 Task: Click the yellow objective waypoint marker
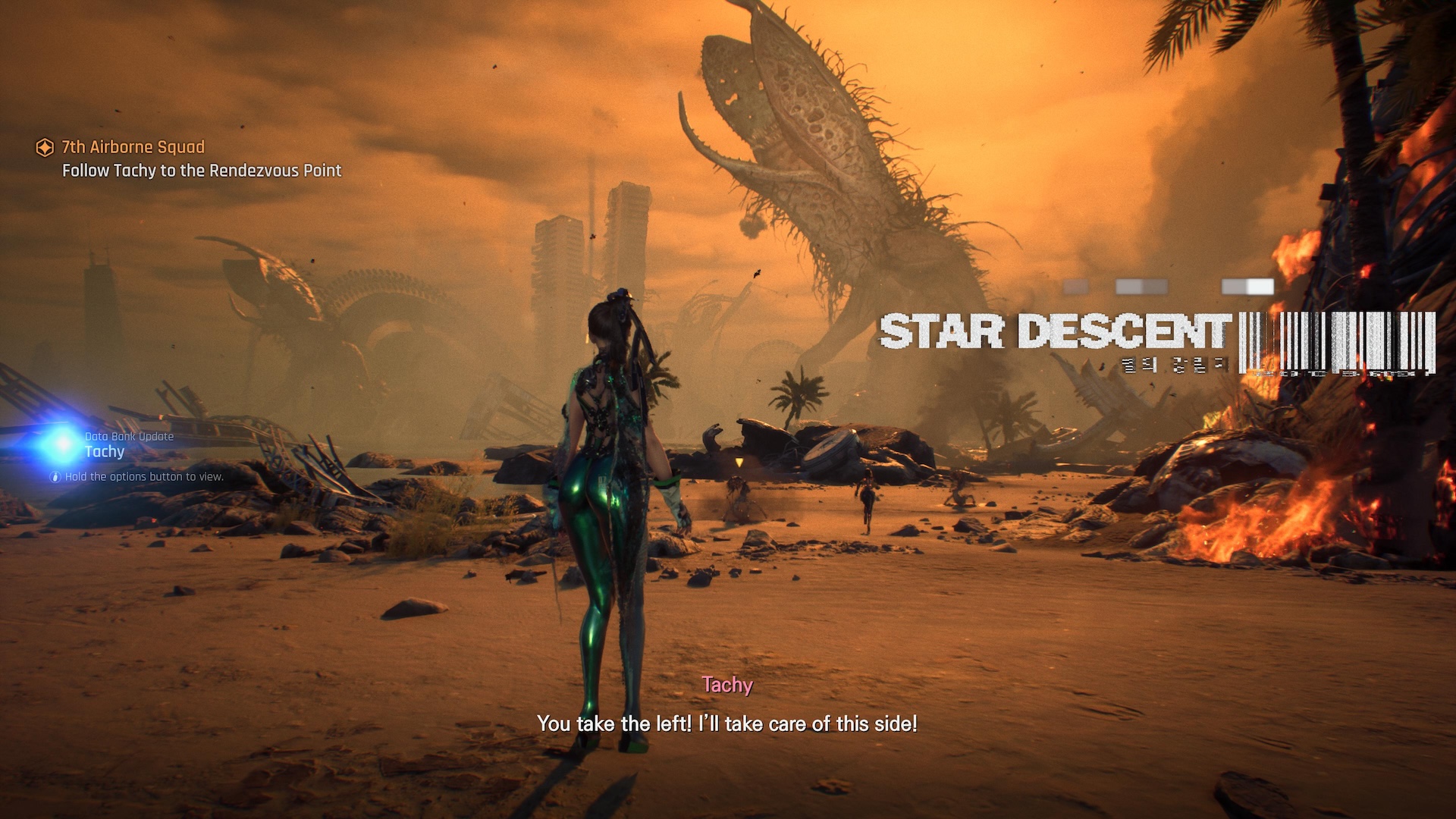(x=739, y=463)
